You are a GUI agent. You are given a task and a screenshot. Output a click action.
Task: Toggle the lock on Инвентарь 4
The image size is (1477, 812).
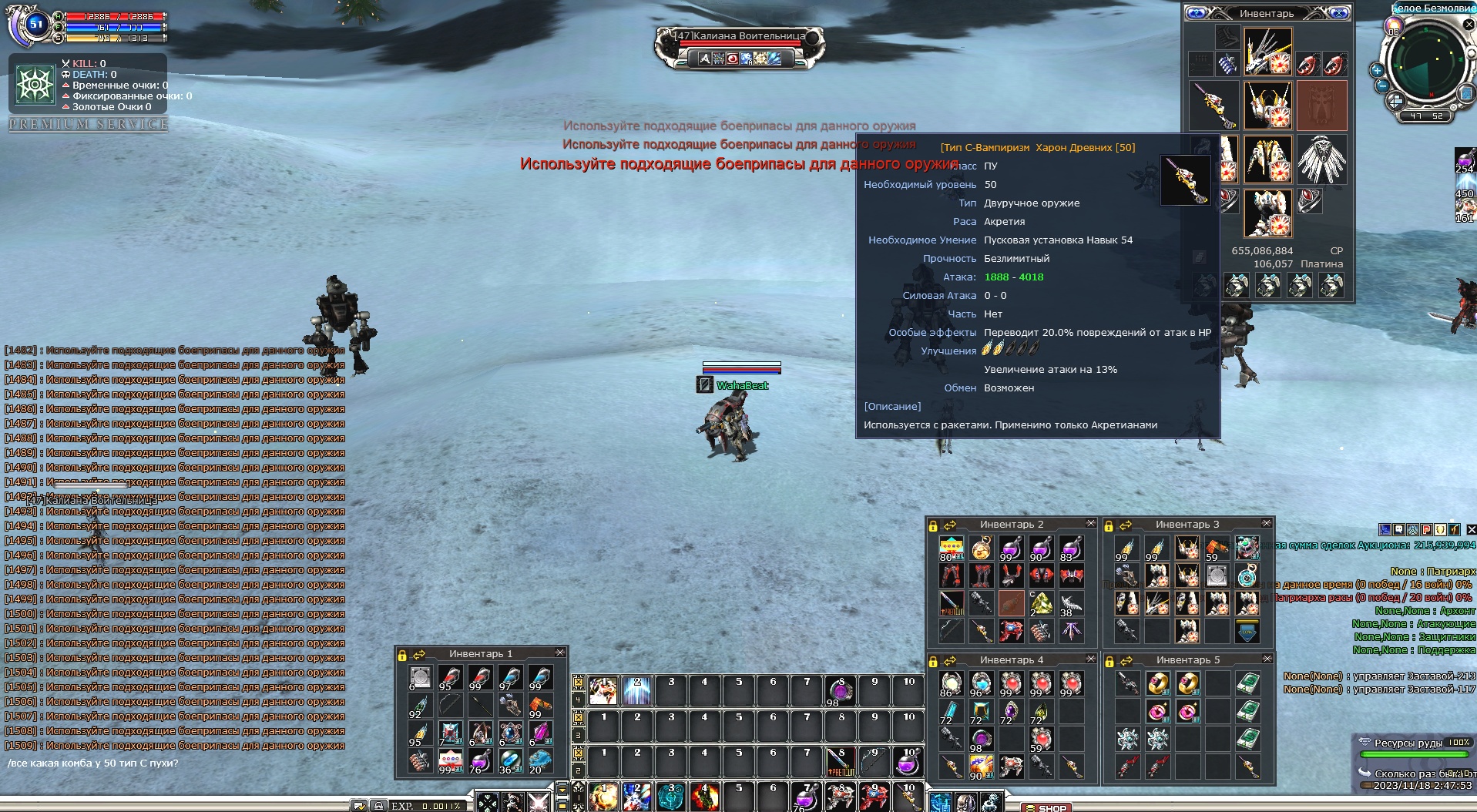pos(933,661)
